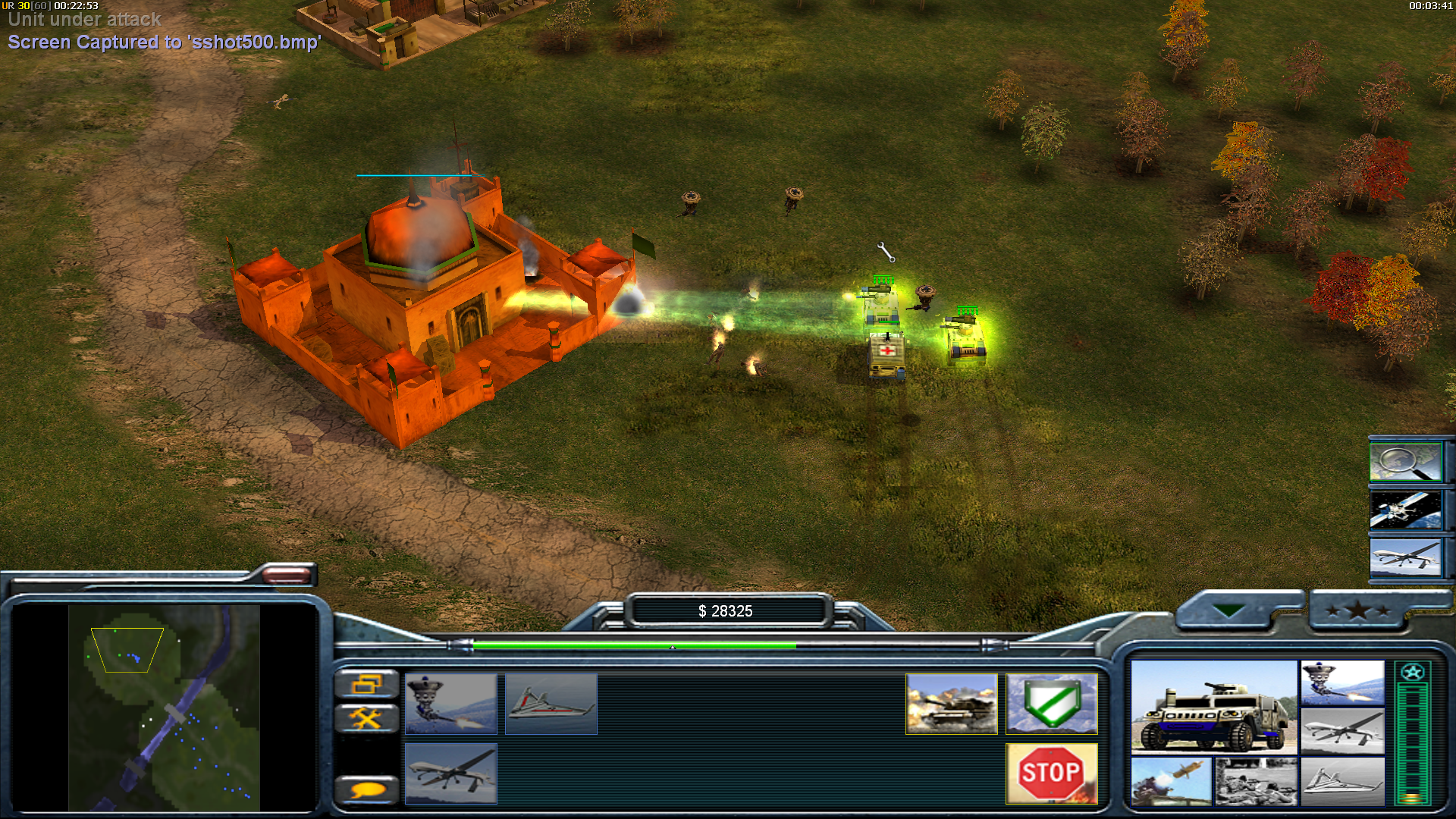Click the STOP command button

(x=1051, y=773)
